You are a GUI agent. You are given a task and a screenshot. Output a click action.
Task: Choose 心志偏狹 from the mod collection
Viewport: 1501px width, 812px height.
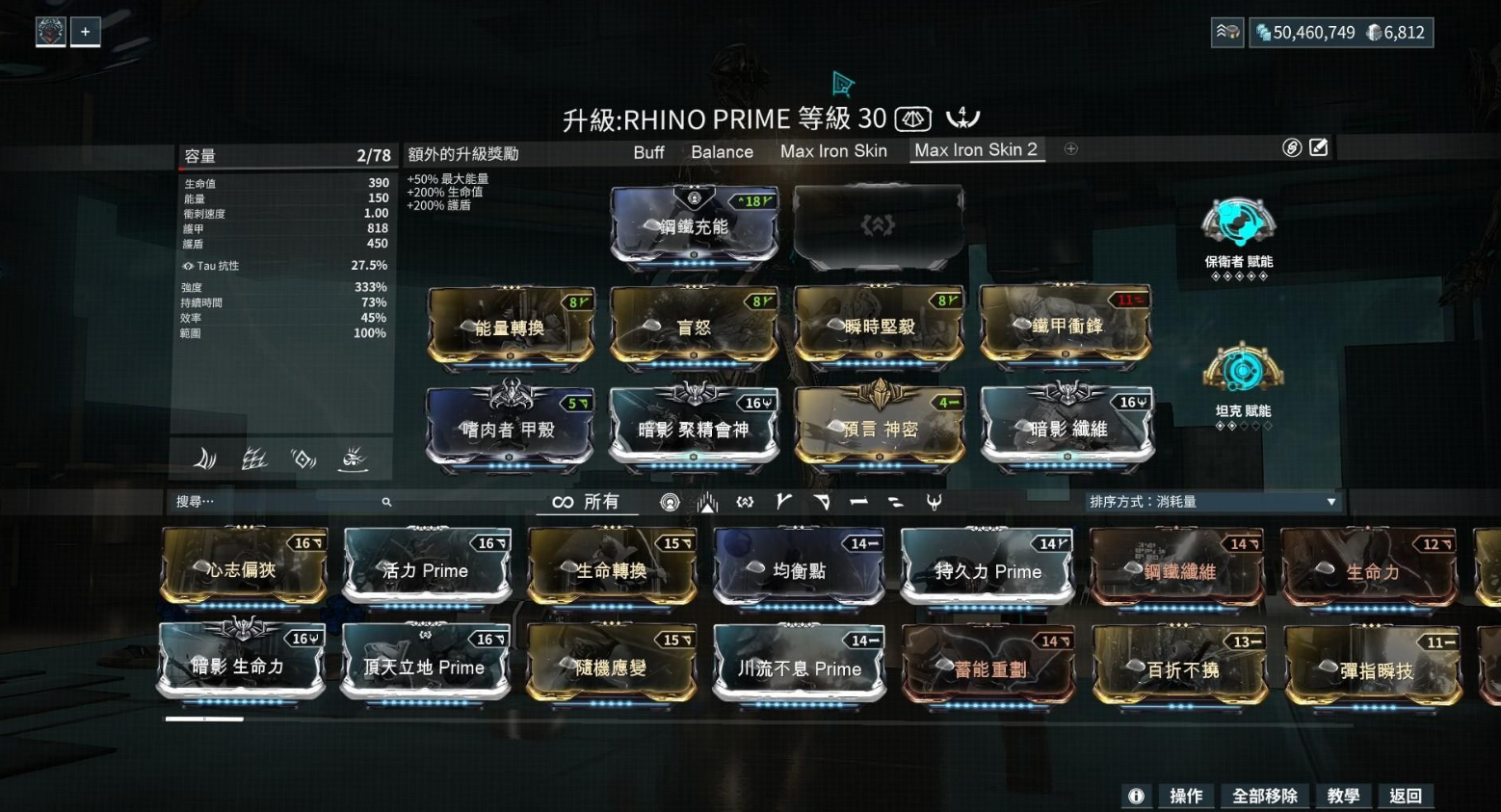pyautogui.click(x=243, y=570)
